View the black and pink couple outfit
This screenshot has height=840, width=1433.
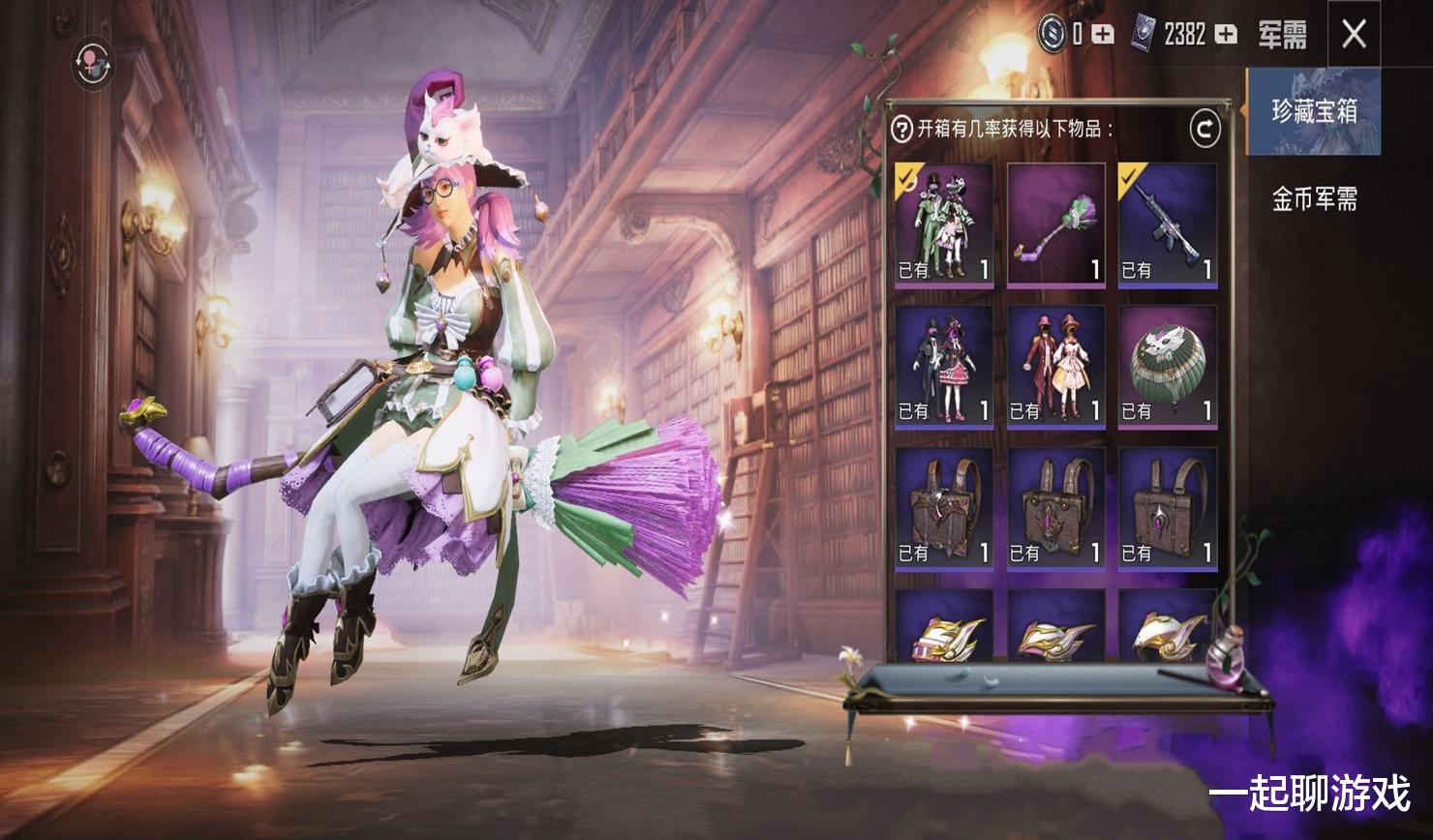click(x=944, y=367)
